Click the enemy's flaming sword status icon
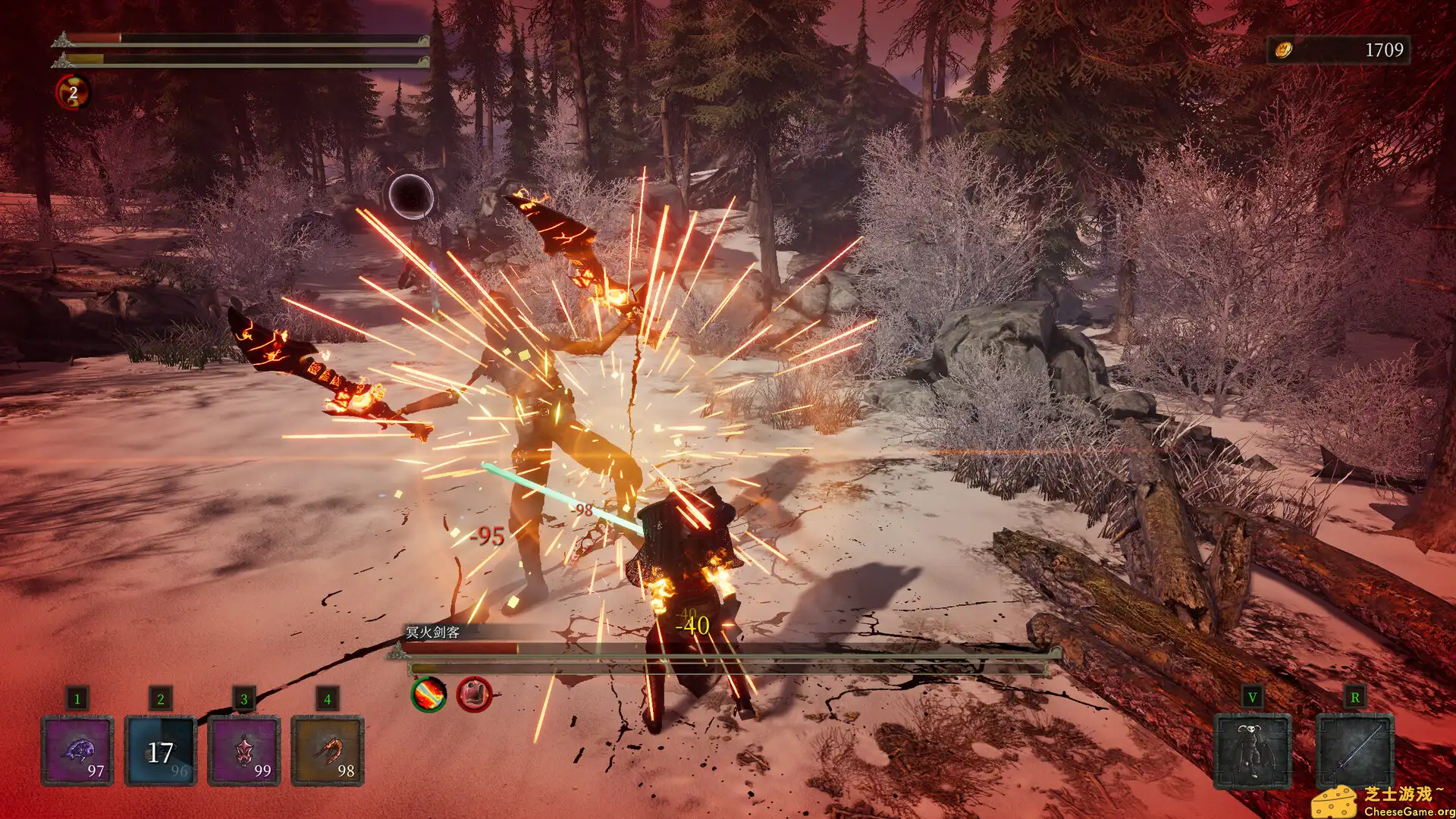 [429, 694]
